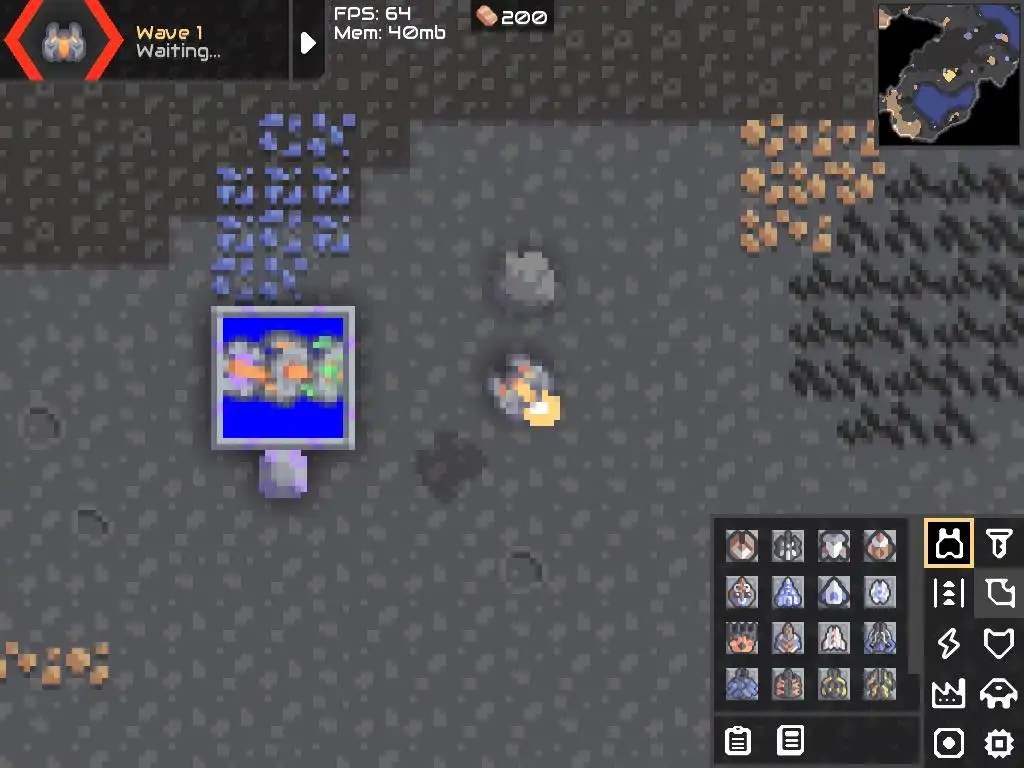Click the player unit icon in the red hexagon
The width and height of the screenshot is (1024, 768).
60,42
